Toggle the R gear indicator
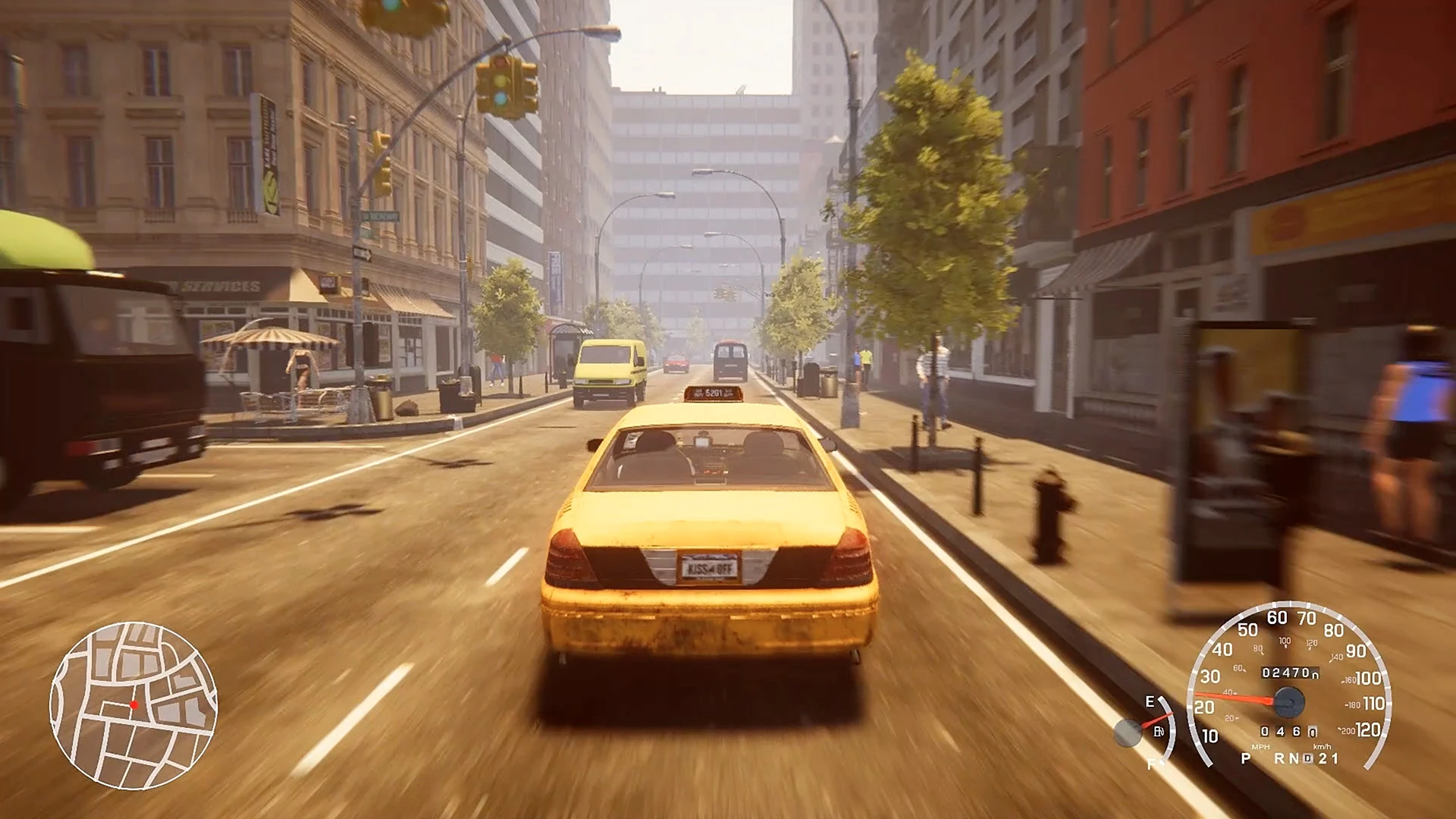This screenshot has height=819, width=1456. 1280,758
